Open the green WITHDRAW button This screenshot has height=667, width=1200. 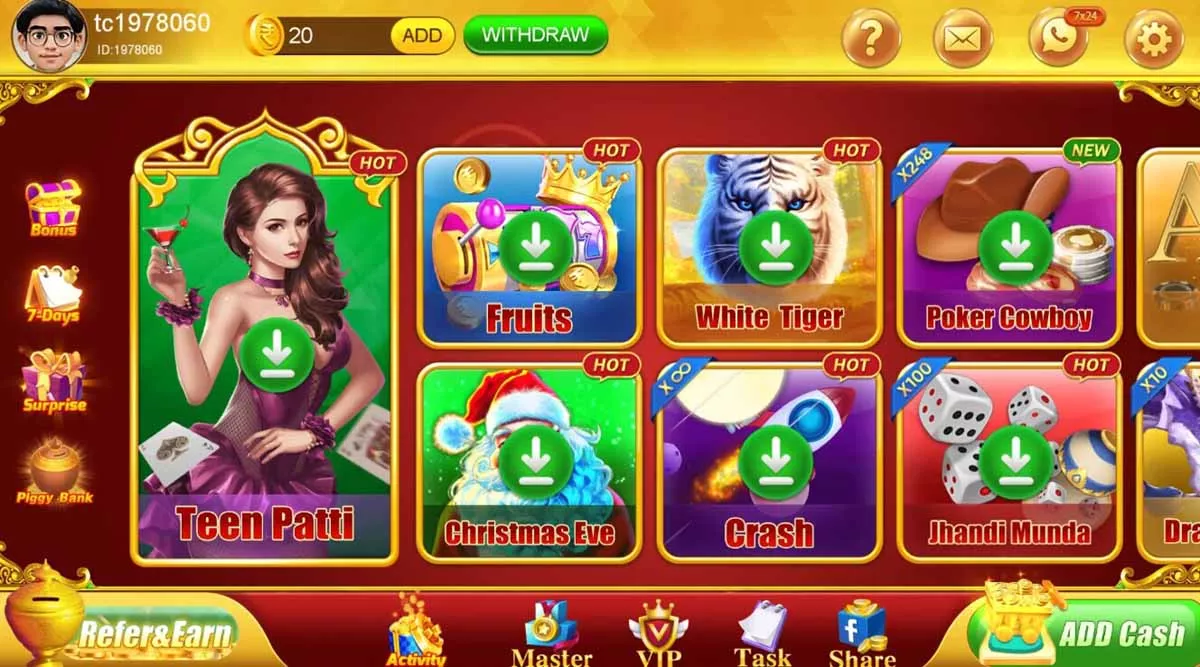535,35
